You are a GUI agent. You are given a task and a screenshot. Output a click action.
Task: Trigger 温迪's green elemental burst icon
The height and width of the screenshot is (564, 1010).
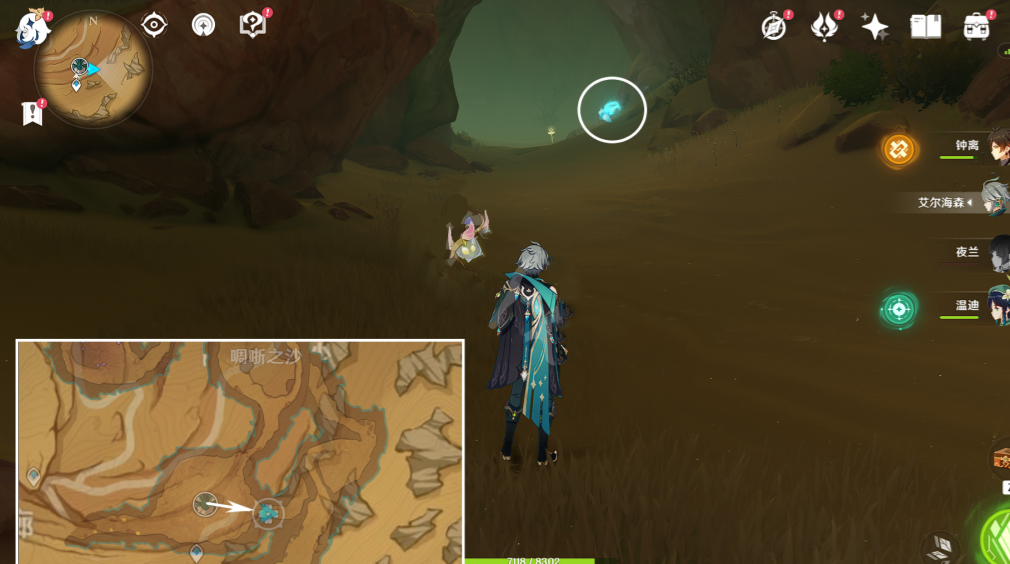coord(898,309)
